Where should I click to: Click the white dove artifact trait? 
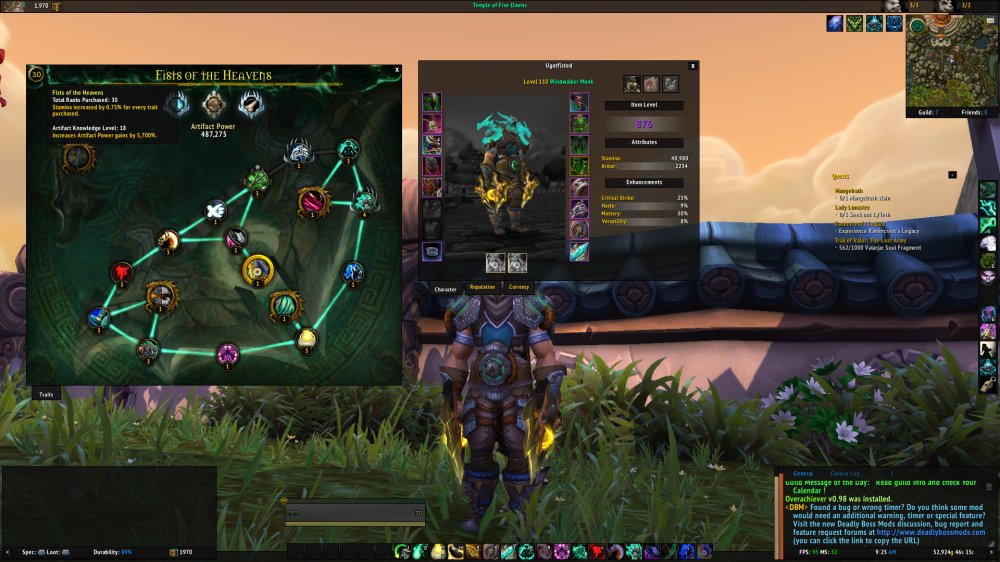pyautogui.click(x=214, y=210)
